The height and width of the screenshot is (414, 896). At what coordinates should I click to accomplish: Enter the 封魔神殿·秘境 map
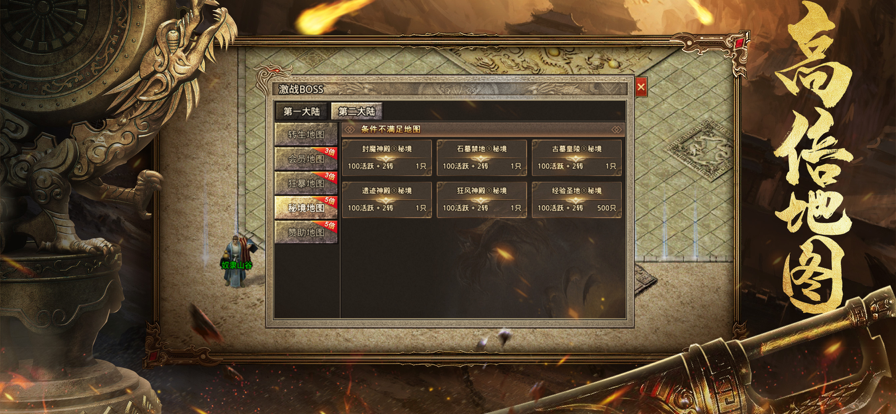[387, 157]
